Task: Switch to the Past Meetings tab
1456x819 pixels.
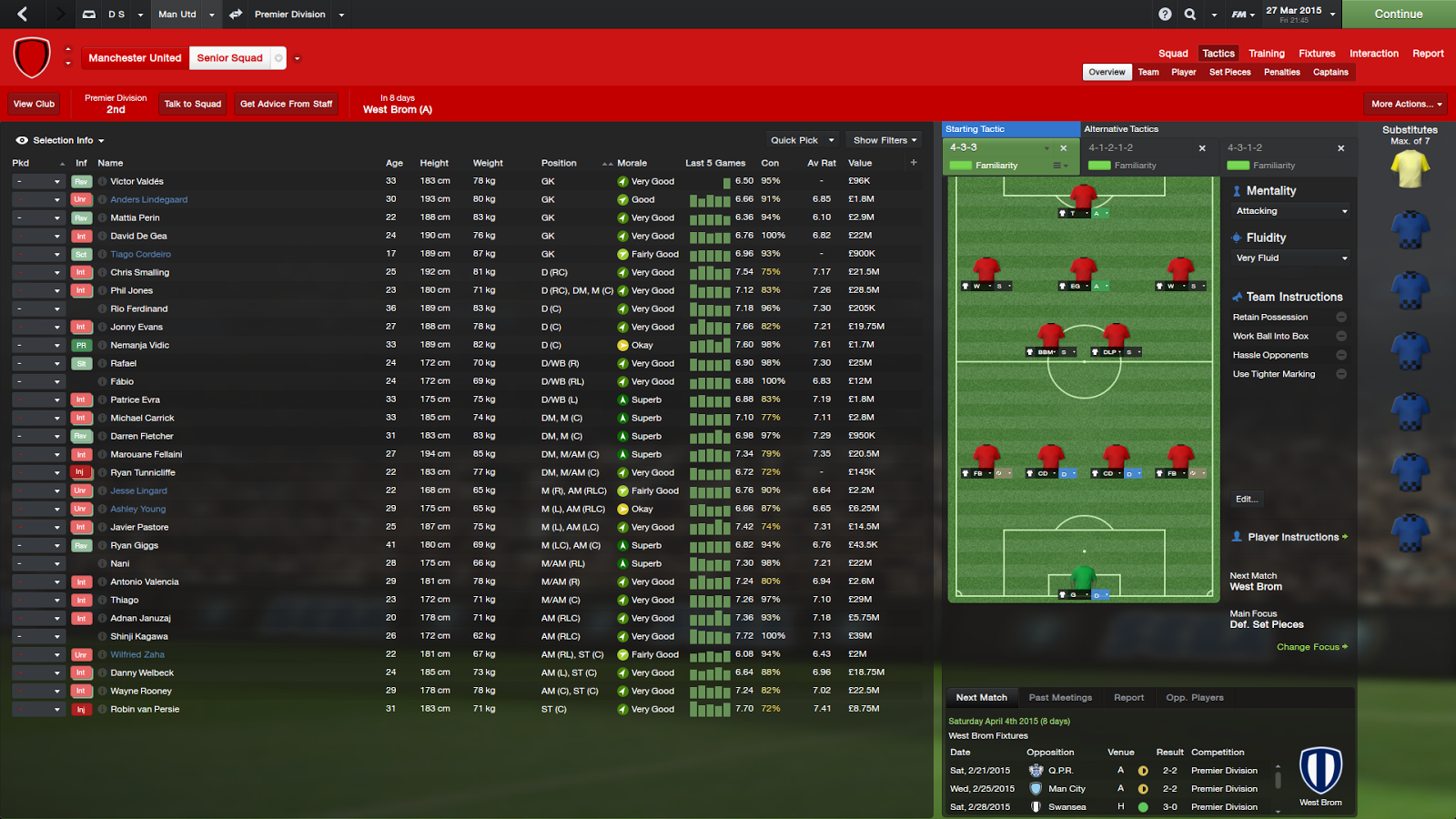Action: coord(1059,697)
